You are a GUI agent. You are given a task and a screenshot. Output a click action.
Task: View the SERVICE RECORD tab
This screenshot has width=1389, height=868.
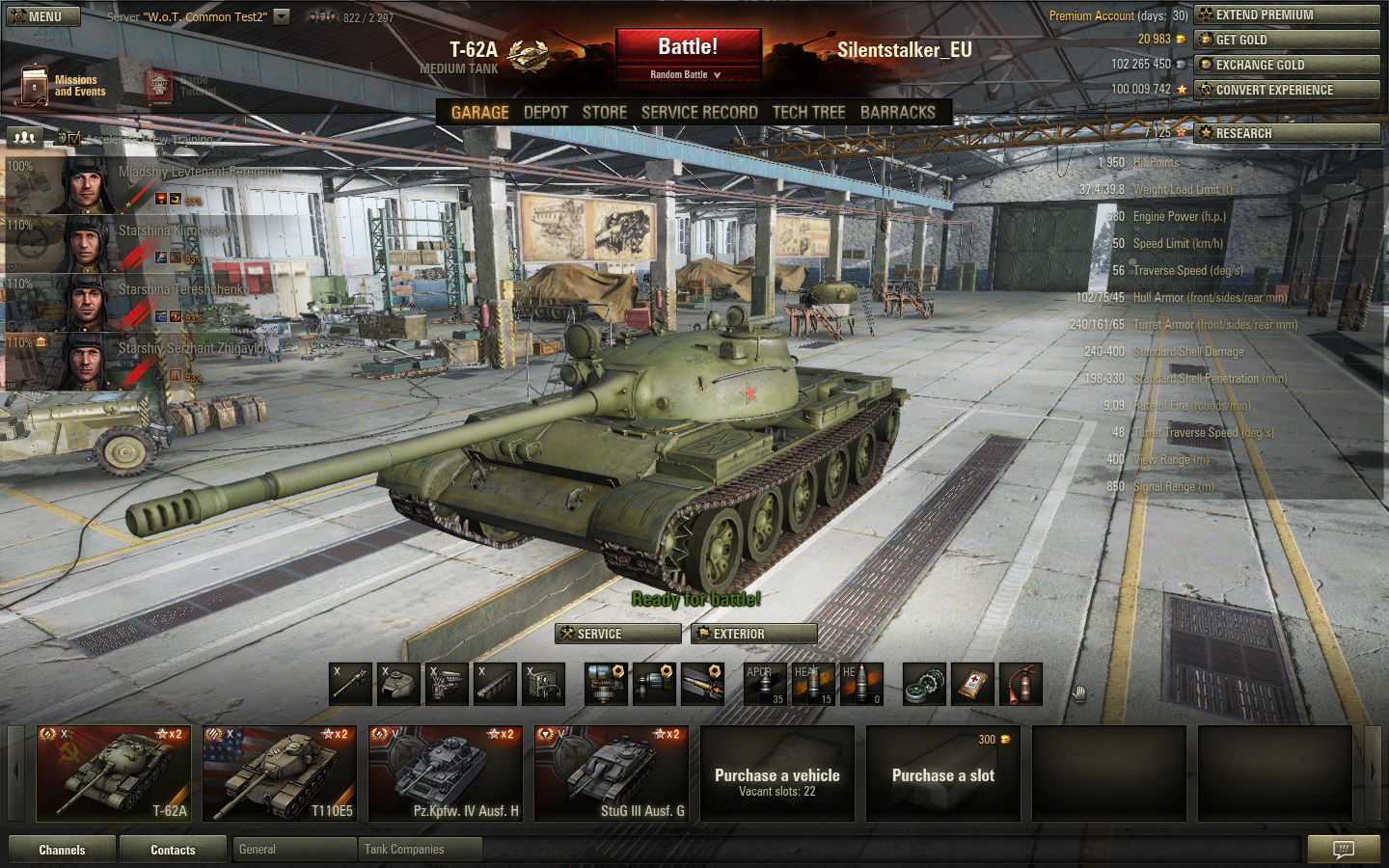(x=699, y=112)
